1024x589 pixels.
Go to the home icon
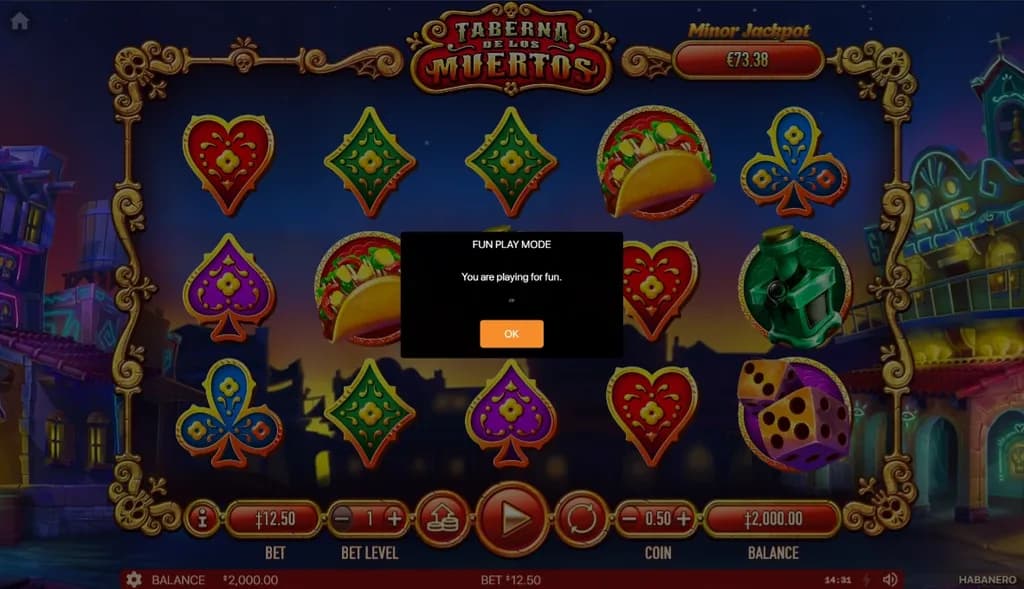(19, 21)
